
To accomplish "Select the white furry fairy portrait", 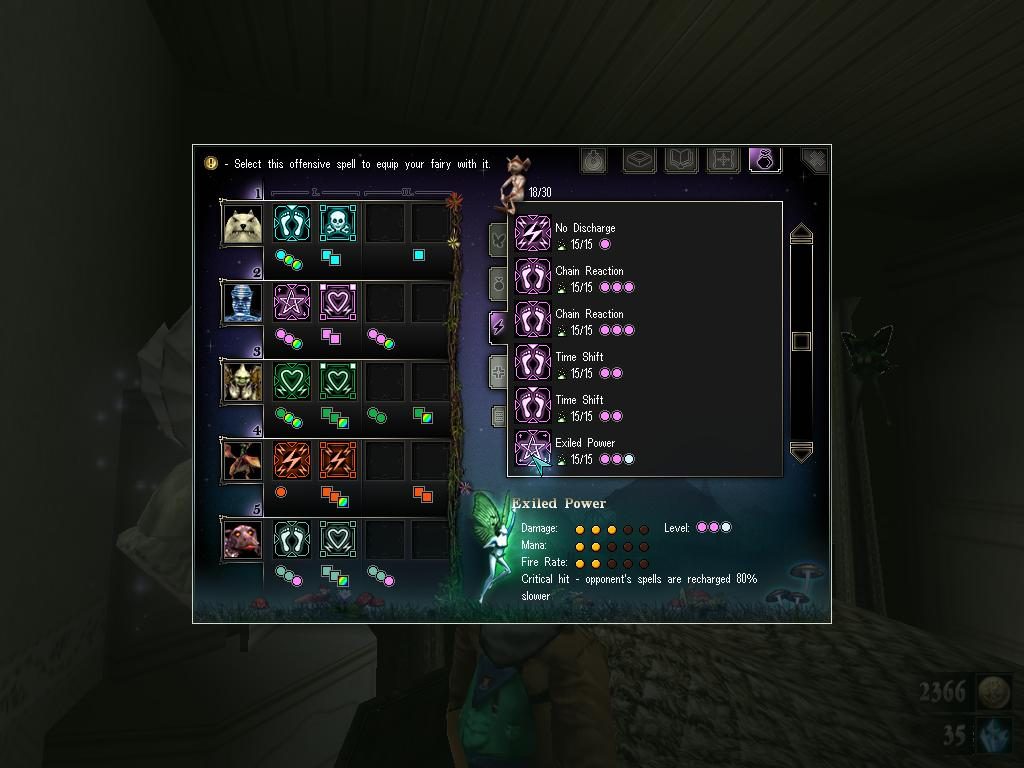I will pyautogui.click(x=243, y=224).
